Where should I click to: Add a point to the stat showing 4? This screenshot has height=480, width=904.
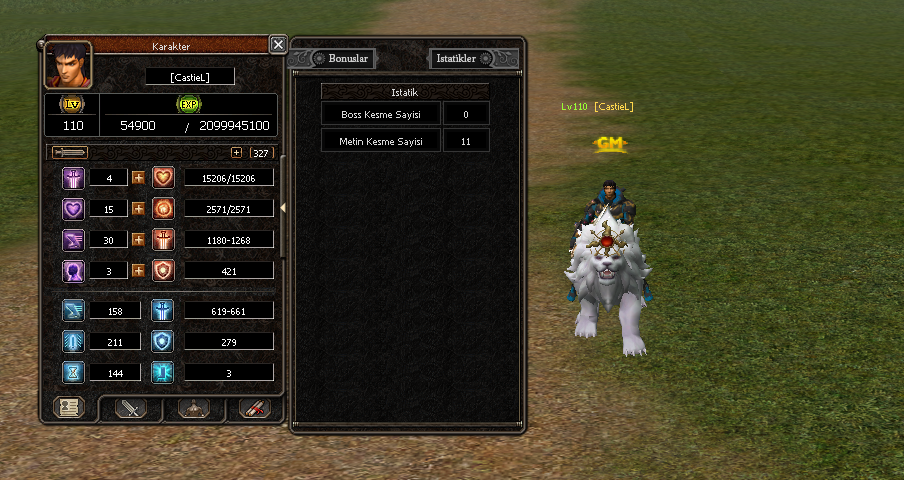coord(138,178)
